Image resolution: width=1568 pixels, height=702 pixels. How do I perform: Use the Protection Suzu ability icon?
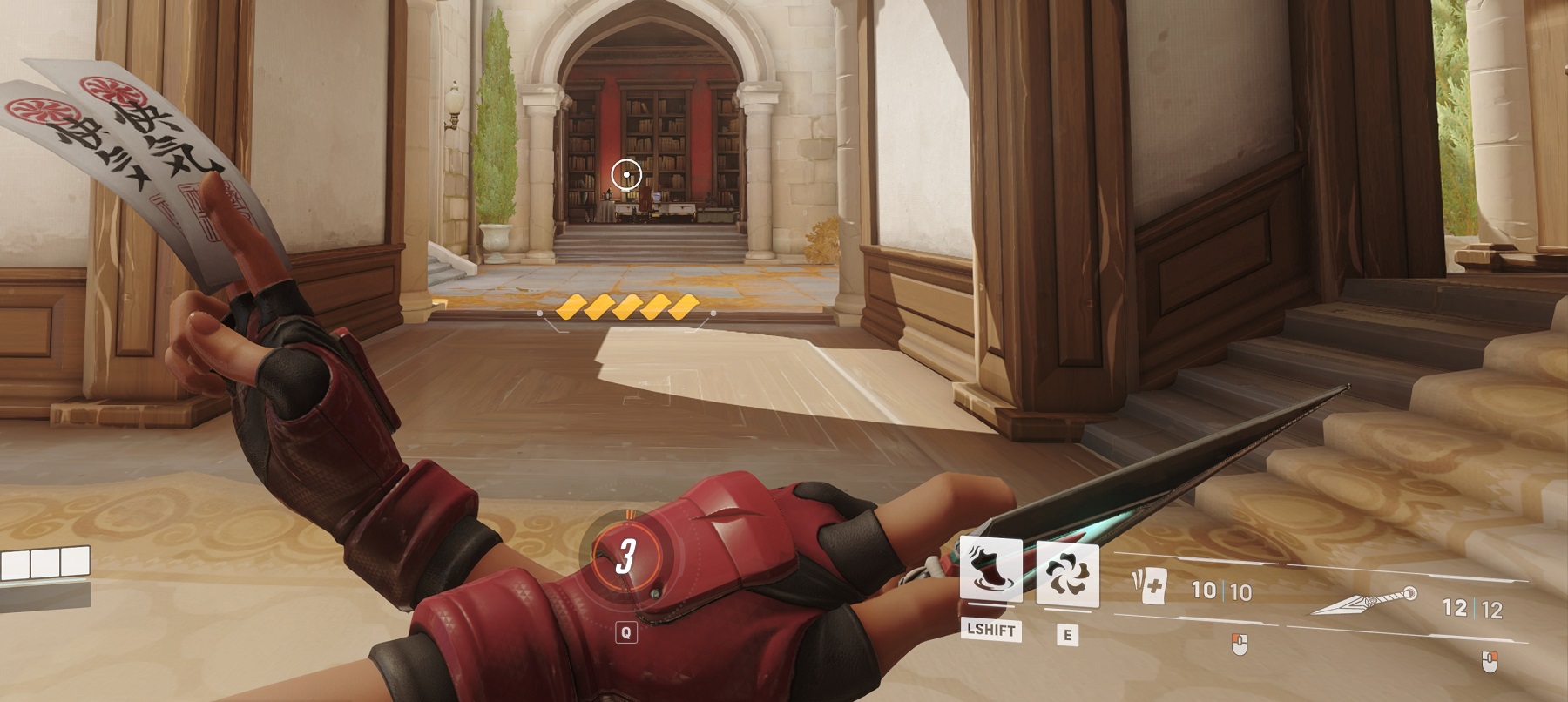(x=1067, y=574)
